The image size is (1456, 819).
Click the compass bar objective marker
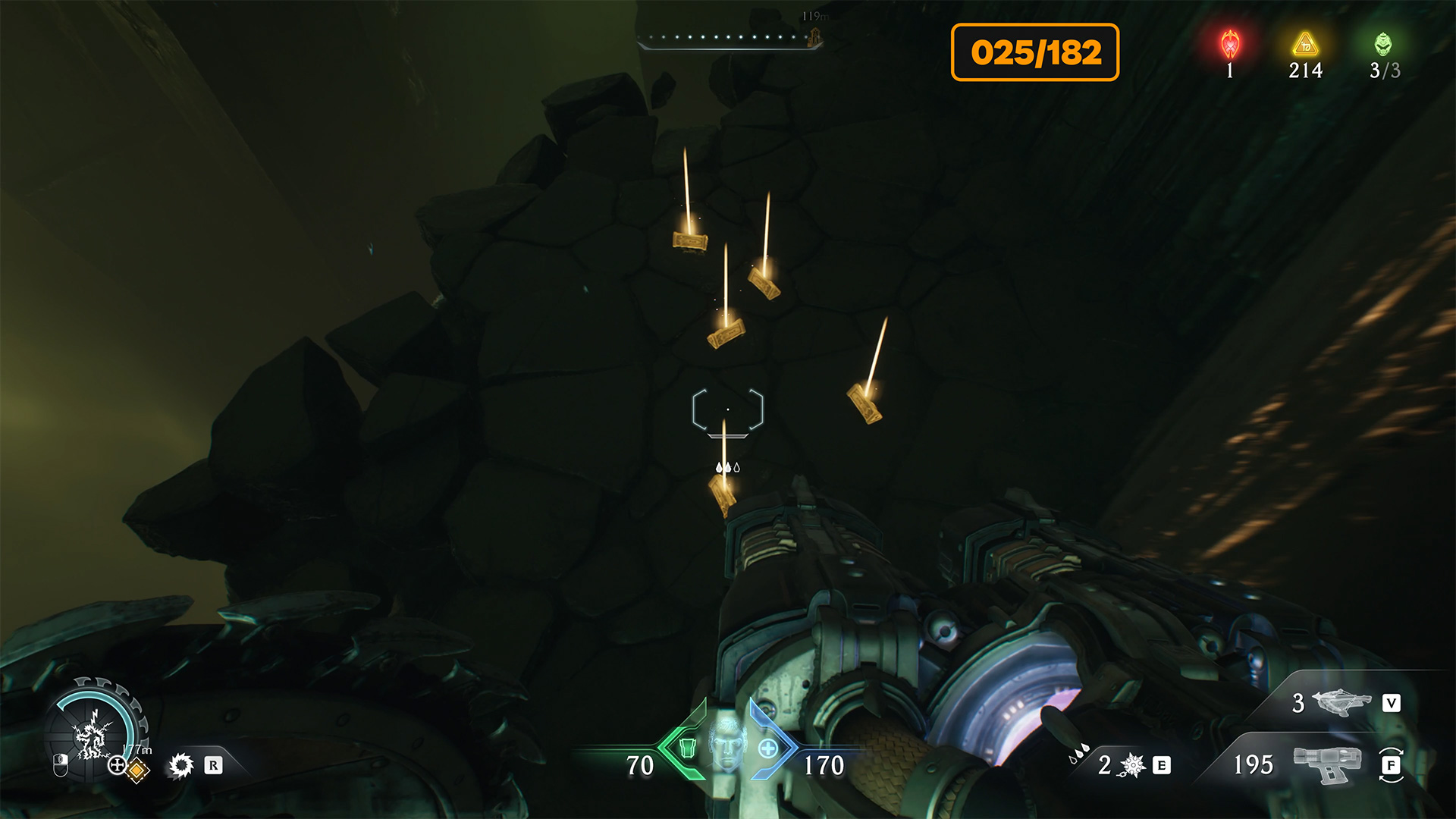pyautogui.click(x=815, y=36)
